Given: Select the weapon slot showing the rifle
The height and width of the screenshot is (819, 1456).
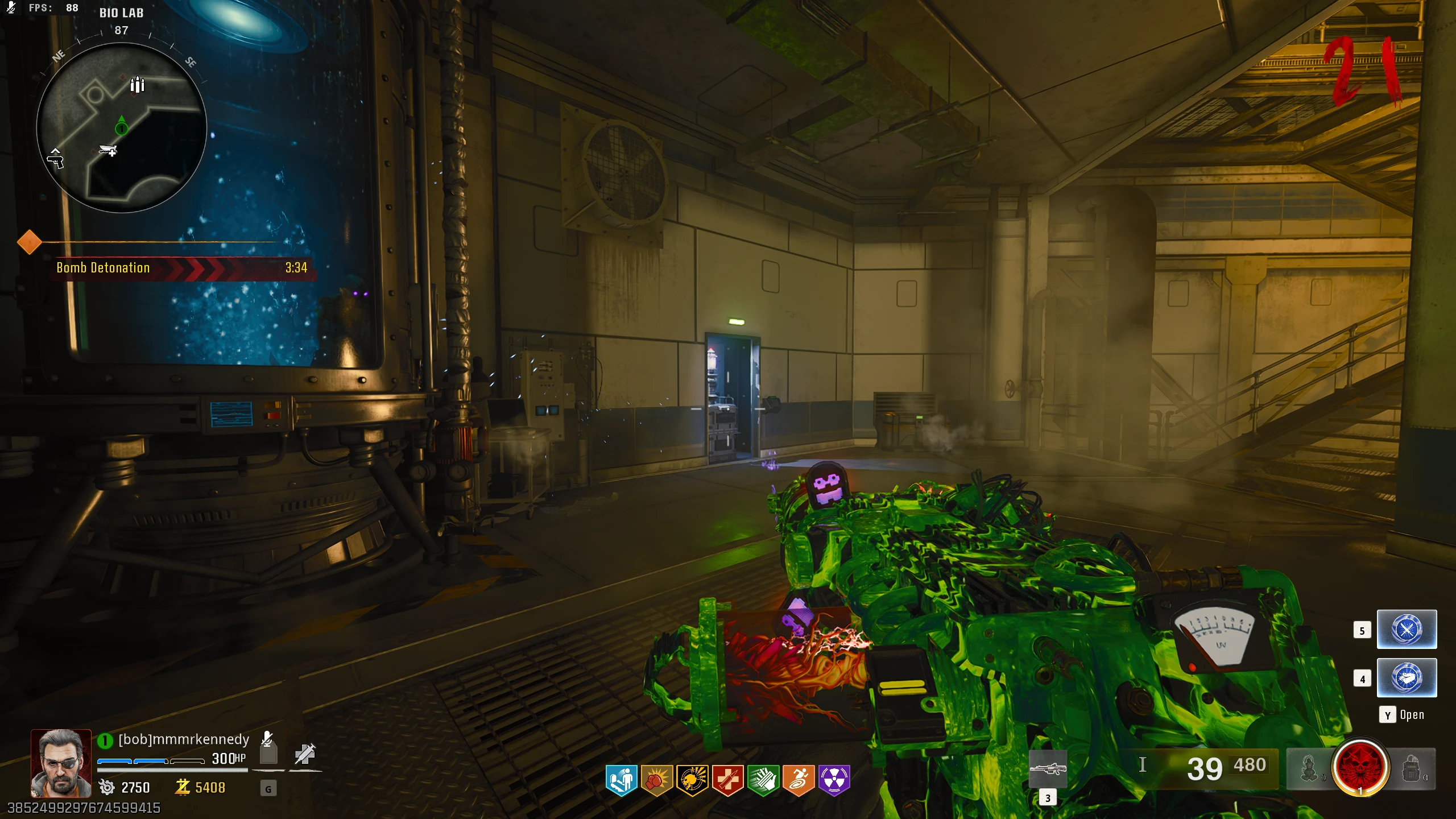Looking at the screenshot, I should [1048, 769].
